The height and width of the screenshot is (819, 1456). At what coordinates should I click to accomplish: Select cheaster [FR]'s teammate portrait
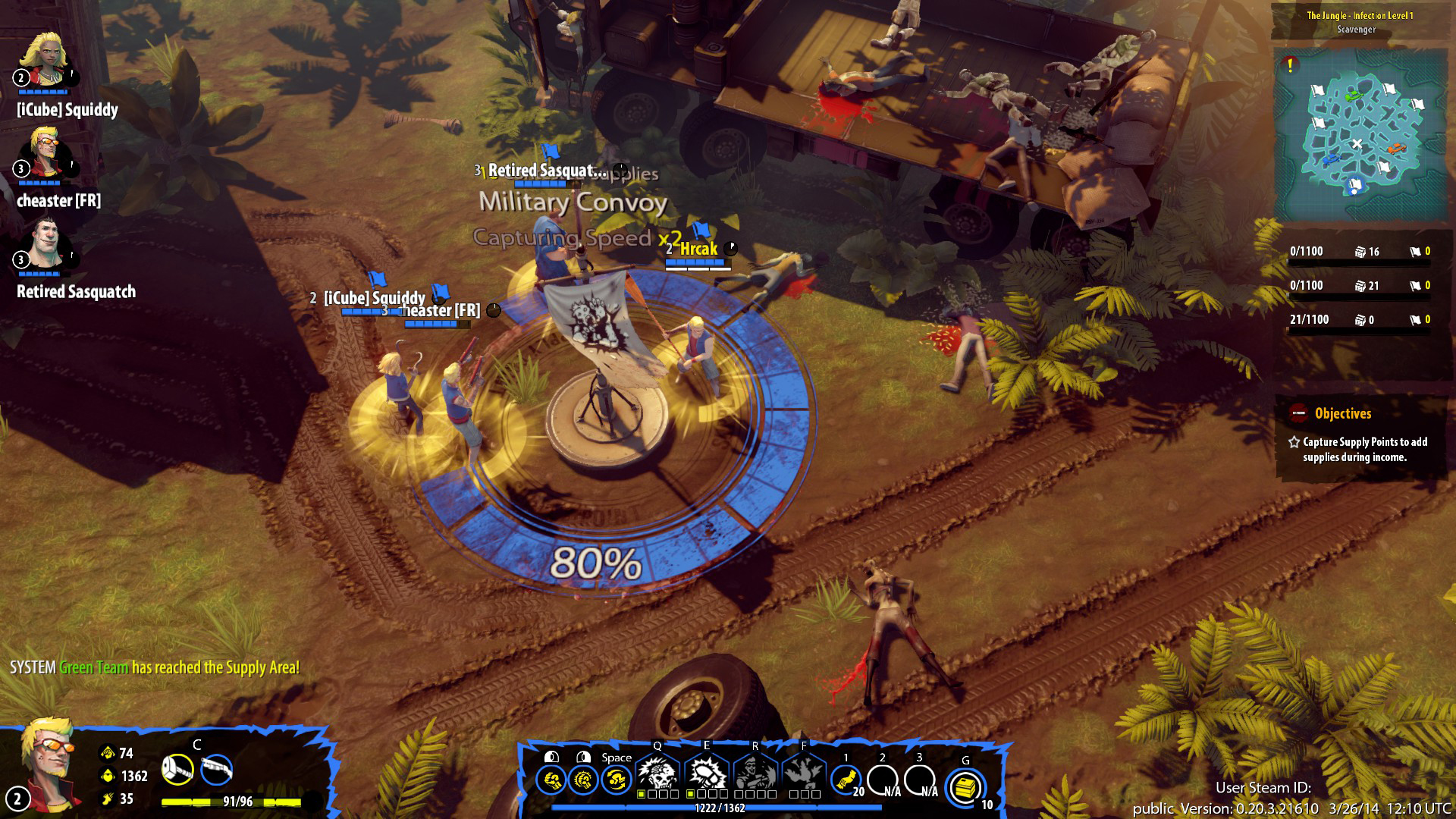coord(44,153)
